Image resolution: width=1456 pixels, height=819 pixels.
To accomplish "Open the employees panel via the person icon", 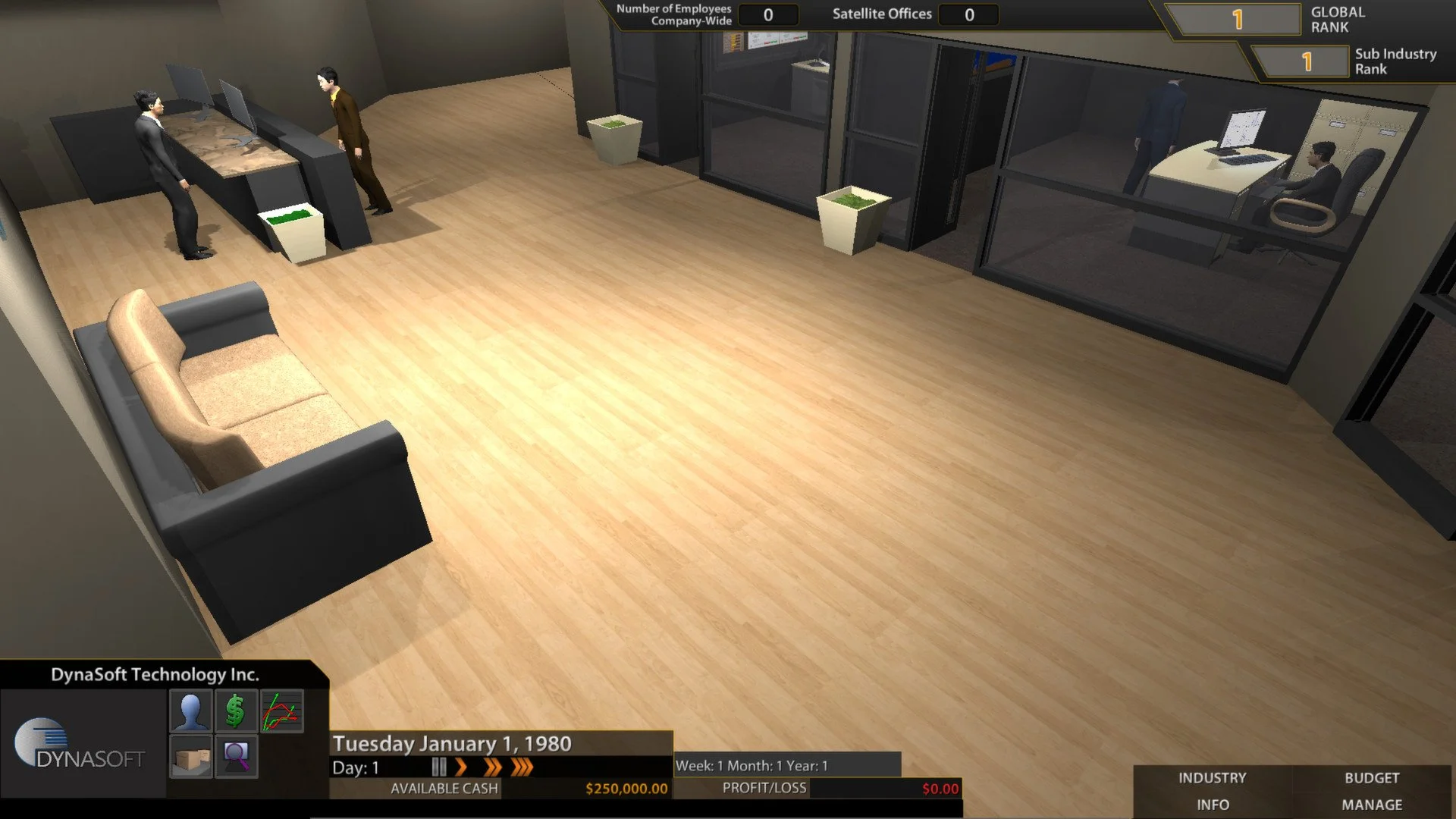I will tap(192, 711).
